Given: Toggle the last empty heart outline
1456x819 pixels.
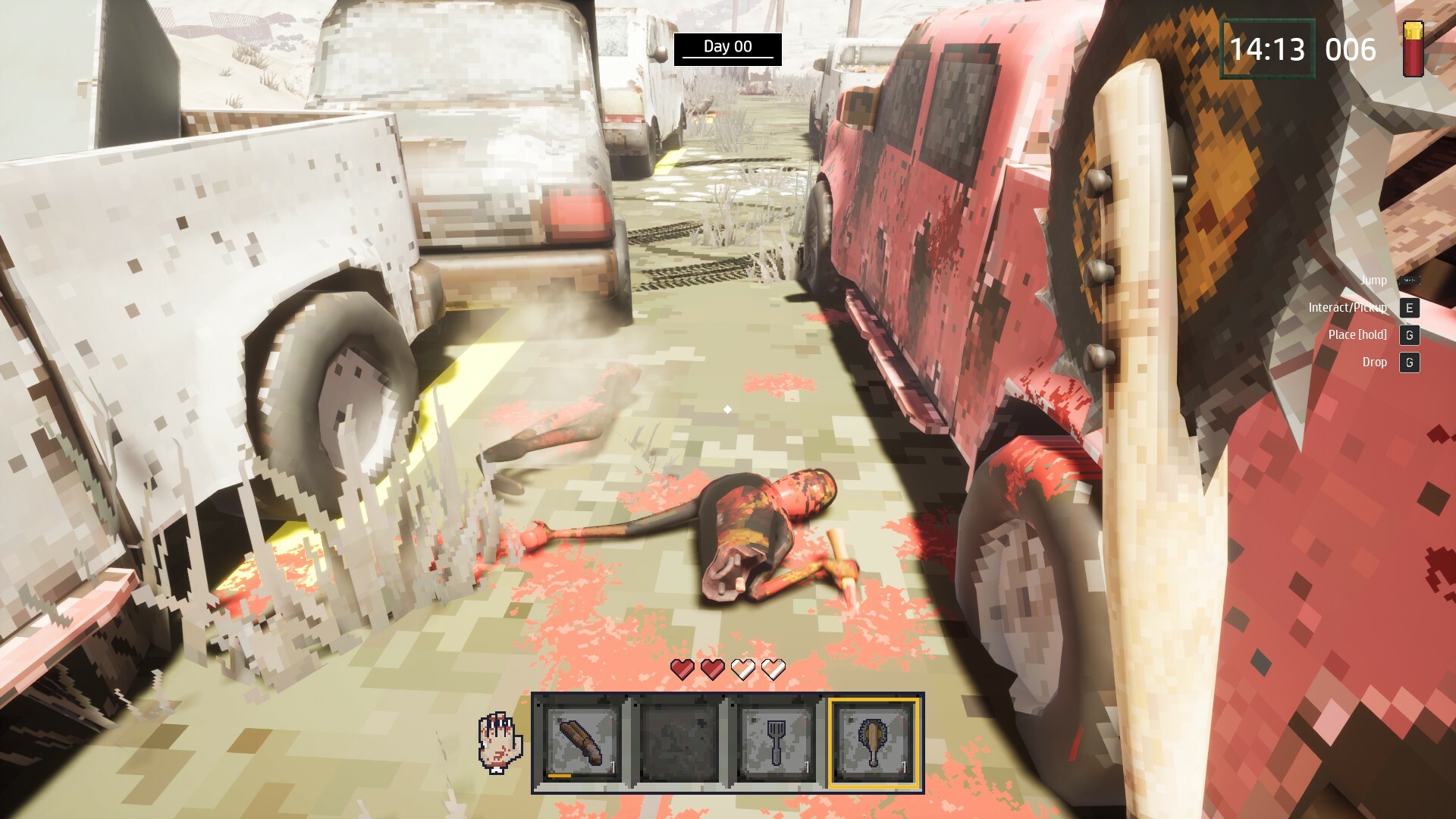Looking at the screenshot, I should pyautogui.click(x=773, y=670).
